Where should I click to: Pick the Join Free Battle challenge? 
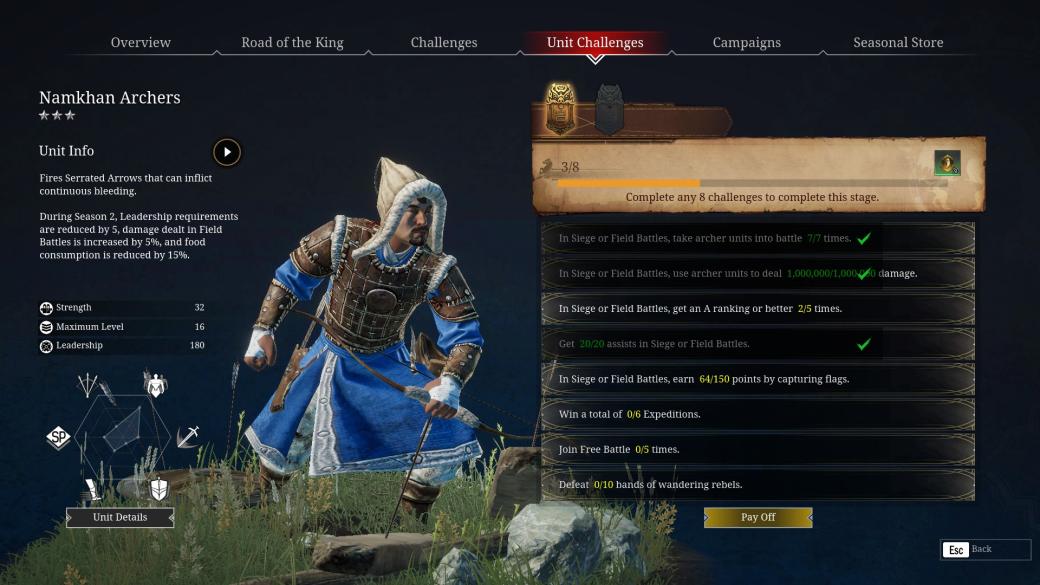[757, 449]
